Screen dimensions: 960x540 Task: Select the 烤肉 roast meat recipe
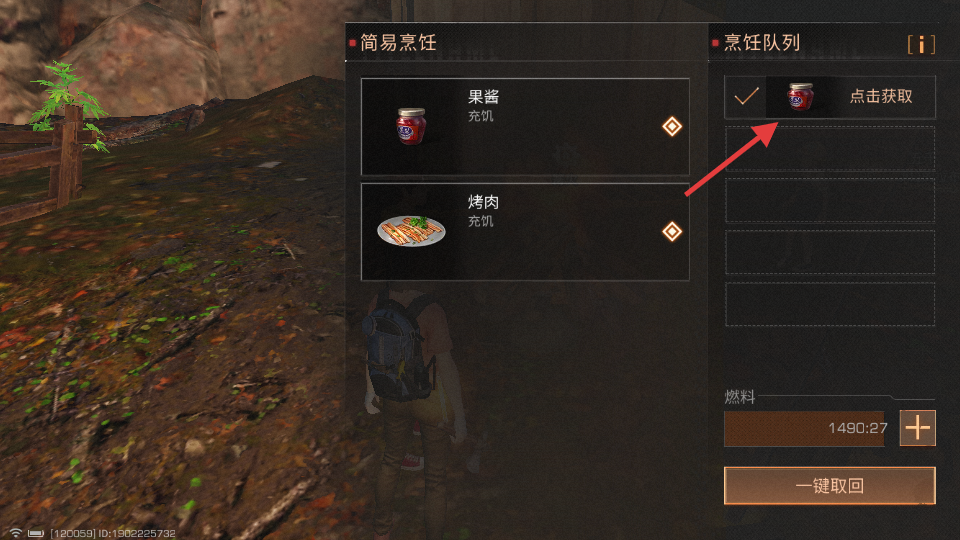tap(525, 232)
